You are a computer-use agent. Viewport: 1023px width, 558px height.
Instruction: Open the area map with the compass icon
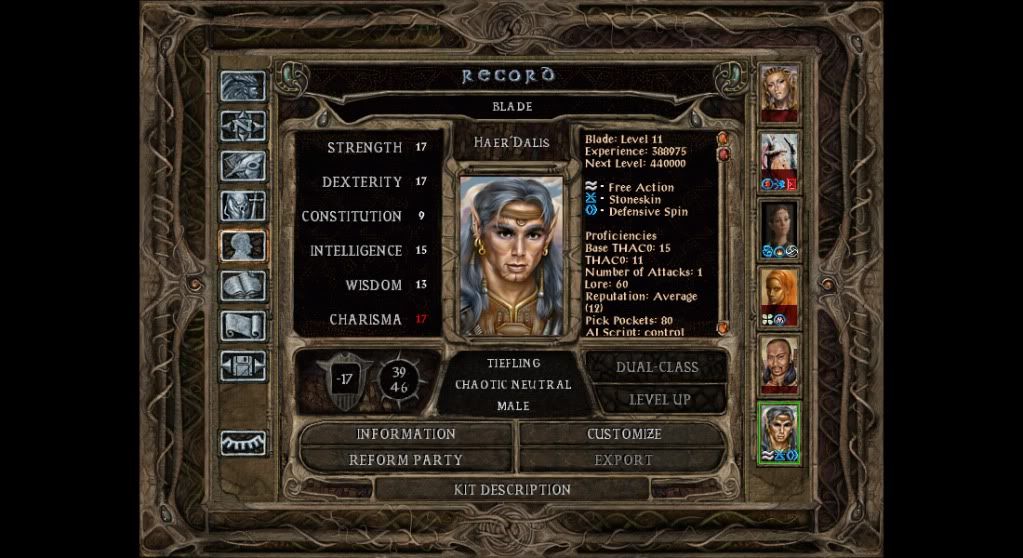pos(243,126)
